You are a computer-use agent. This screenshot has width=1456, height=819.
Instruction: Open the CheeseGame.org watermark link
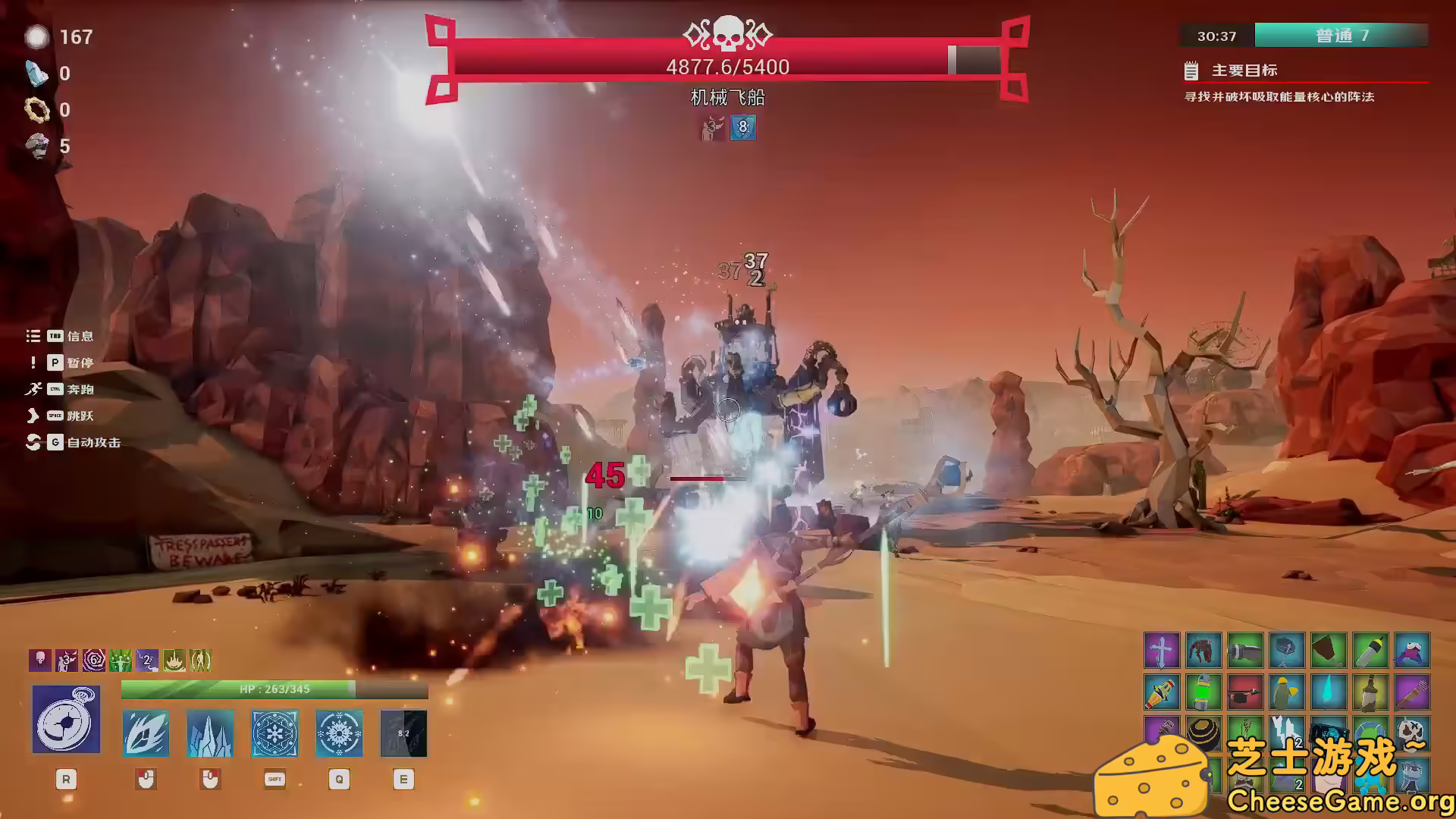[x=1339, y=801]
